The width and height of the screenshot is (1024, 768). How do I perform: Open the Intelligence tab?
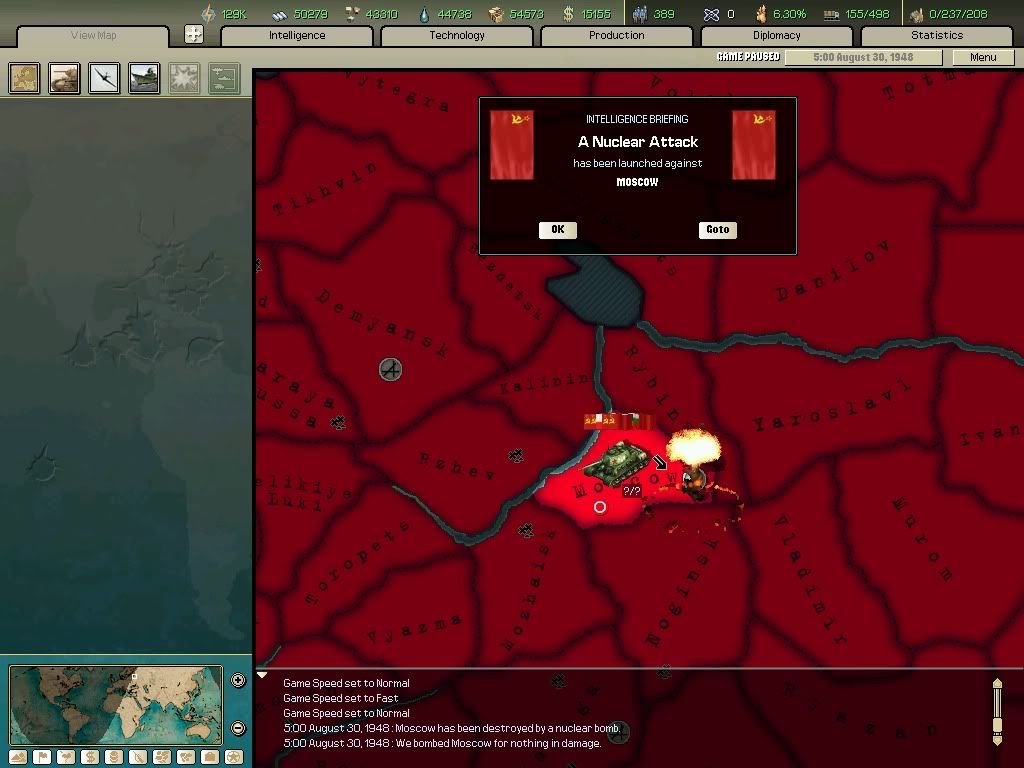point(297,36)
